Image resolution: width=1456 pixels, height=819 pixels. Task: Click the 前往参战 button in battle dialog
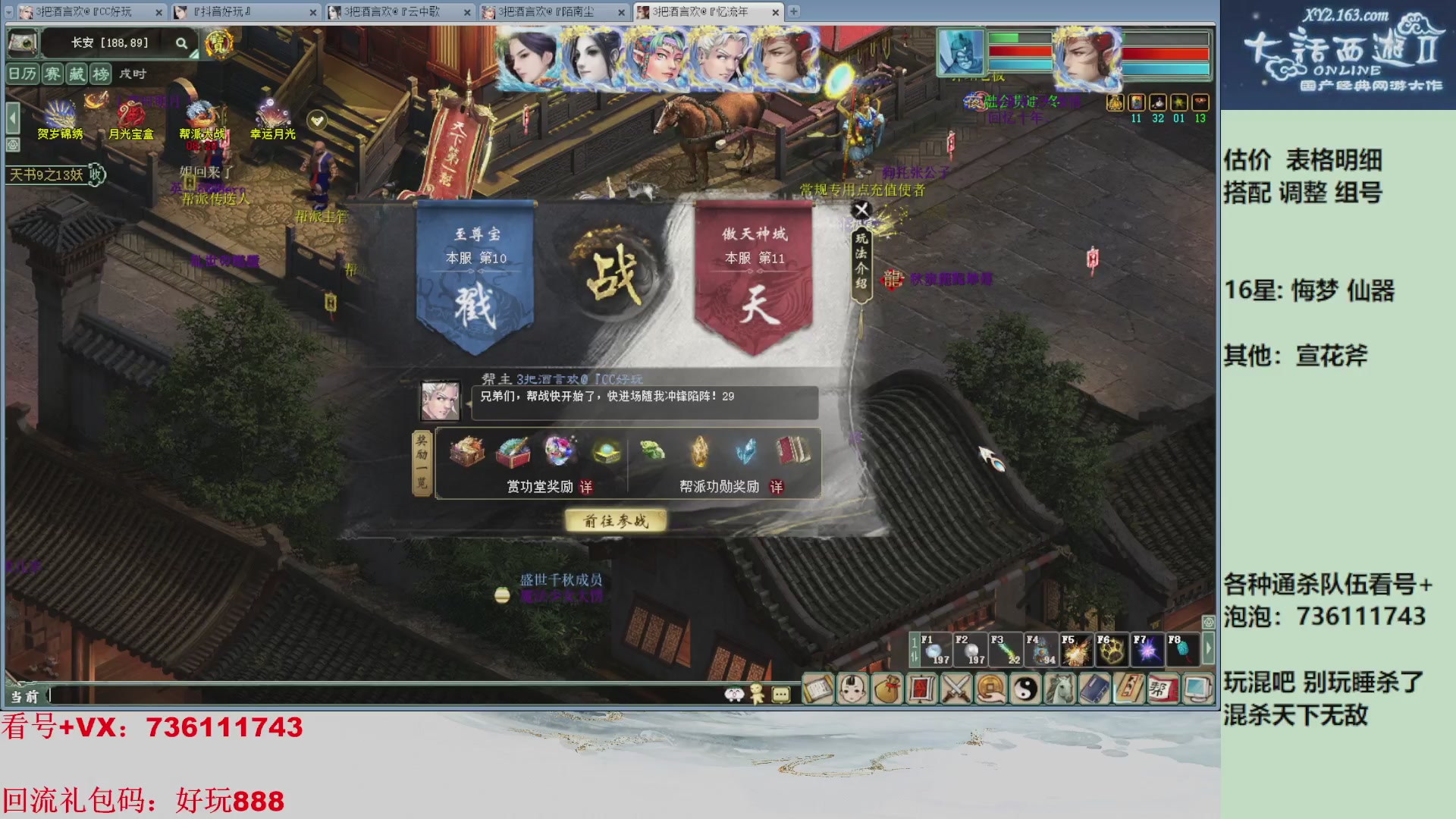(x=614, y=521)
